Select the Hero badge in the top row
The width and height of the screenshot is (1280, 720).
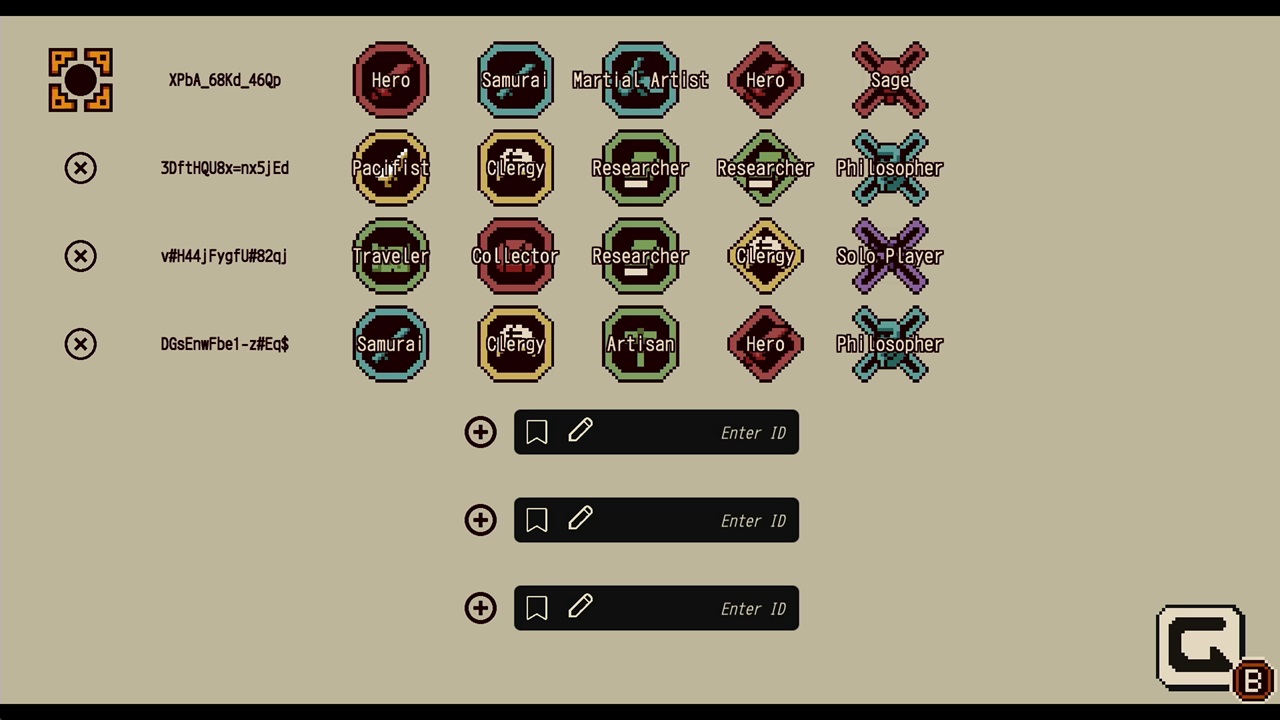point(391,80)
